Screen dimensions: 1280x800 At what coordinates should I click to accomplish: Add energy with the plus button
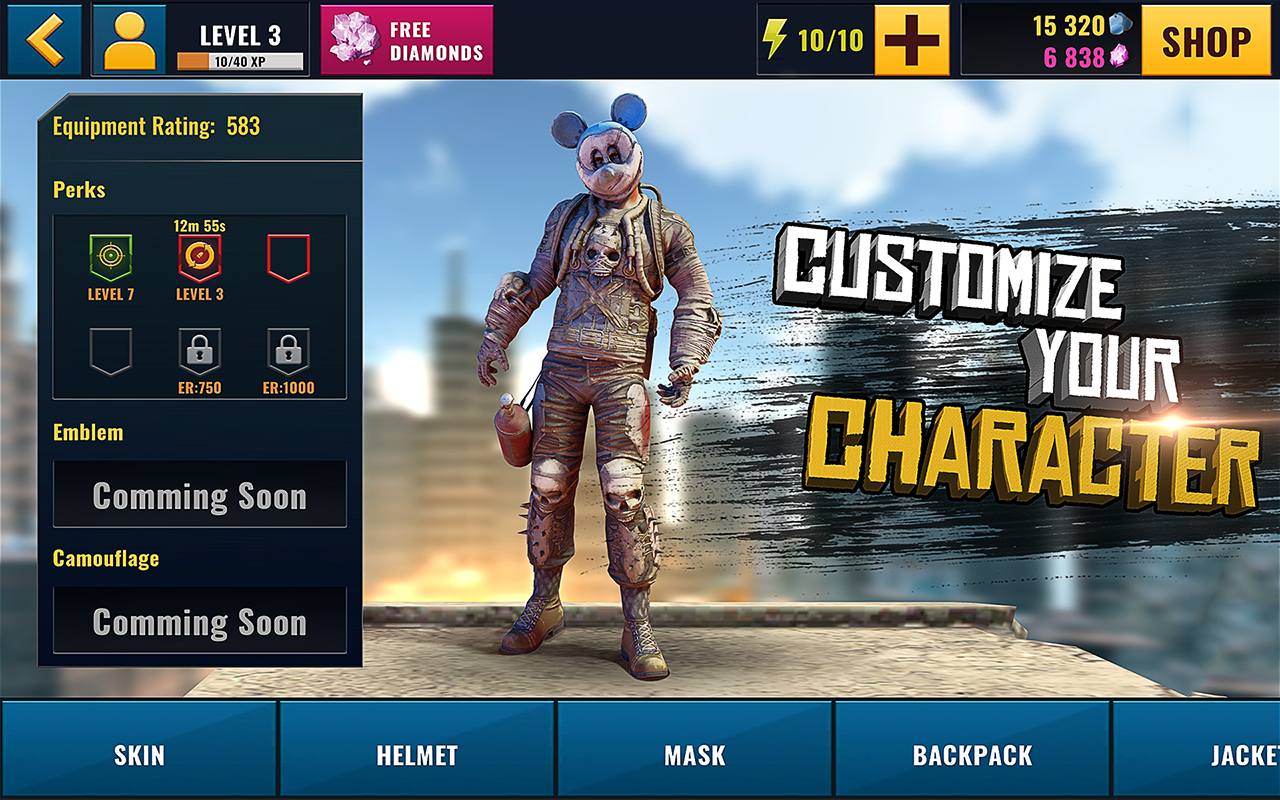911,40
